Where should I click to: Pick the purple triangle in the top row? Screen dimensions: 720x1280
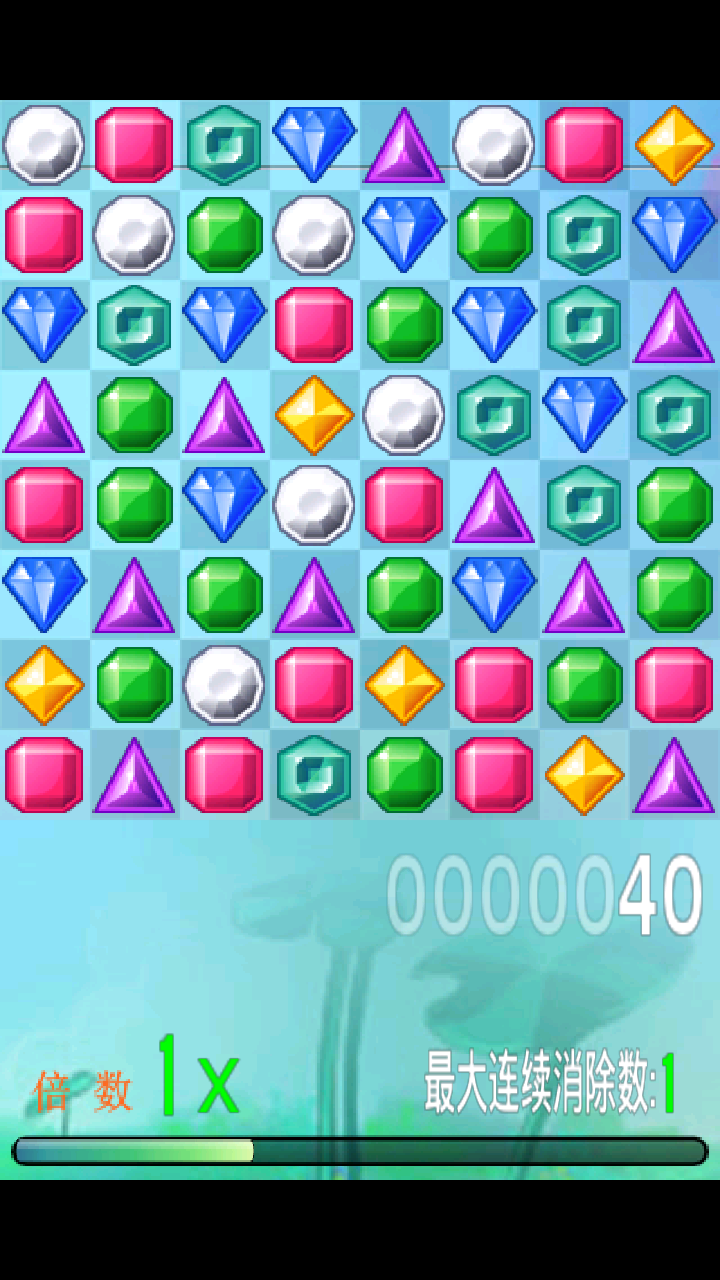[404, 145]
